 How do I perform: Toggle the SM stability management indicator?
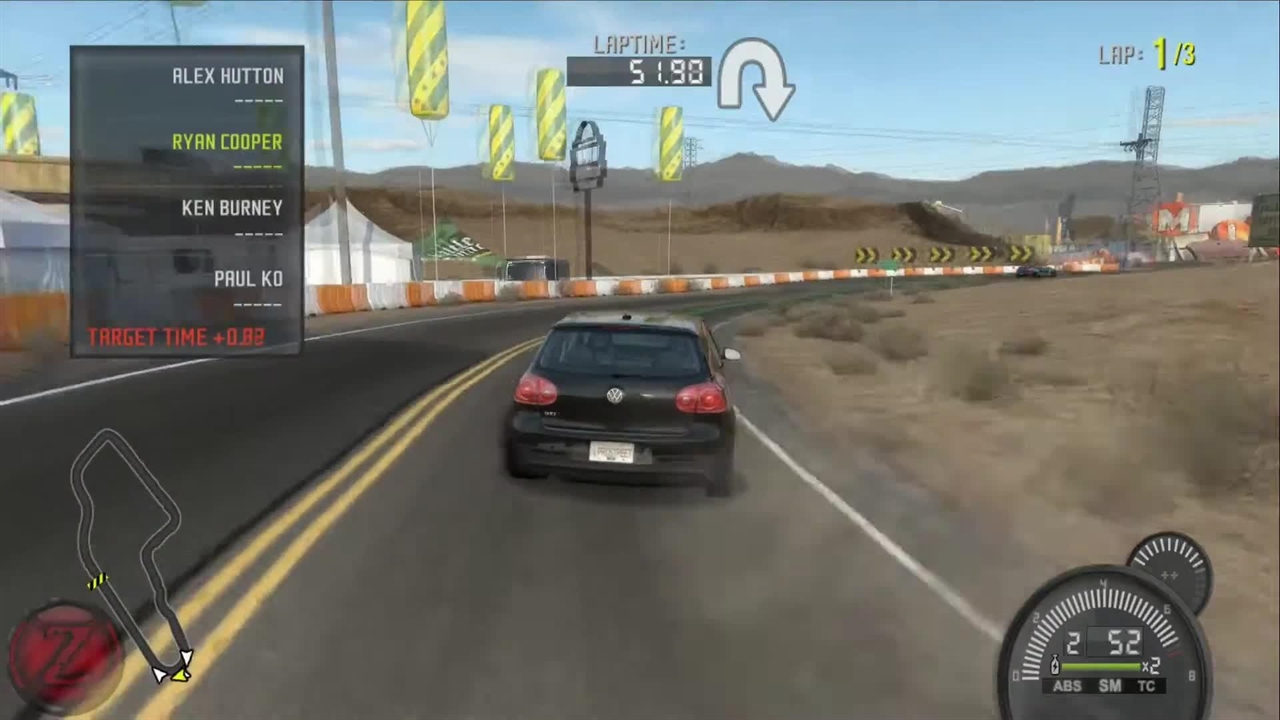click(1109, 686)
